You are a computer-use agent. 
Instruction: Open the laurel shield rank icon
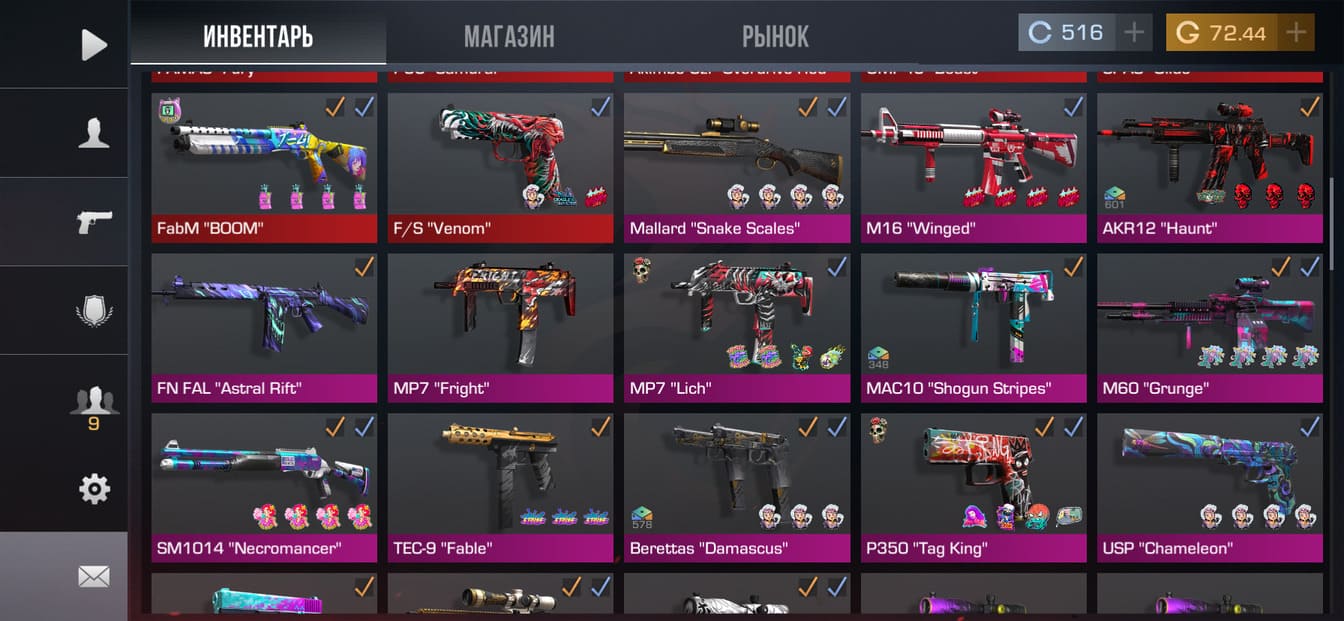tap(93, 310)
